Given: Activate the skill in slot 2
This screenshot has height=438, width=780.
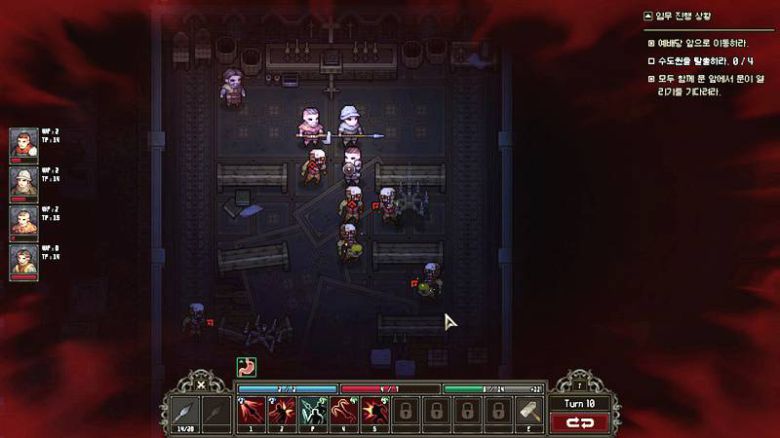Looking at the screenshot, I should (282, 410).
